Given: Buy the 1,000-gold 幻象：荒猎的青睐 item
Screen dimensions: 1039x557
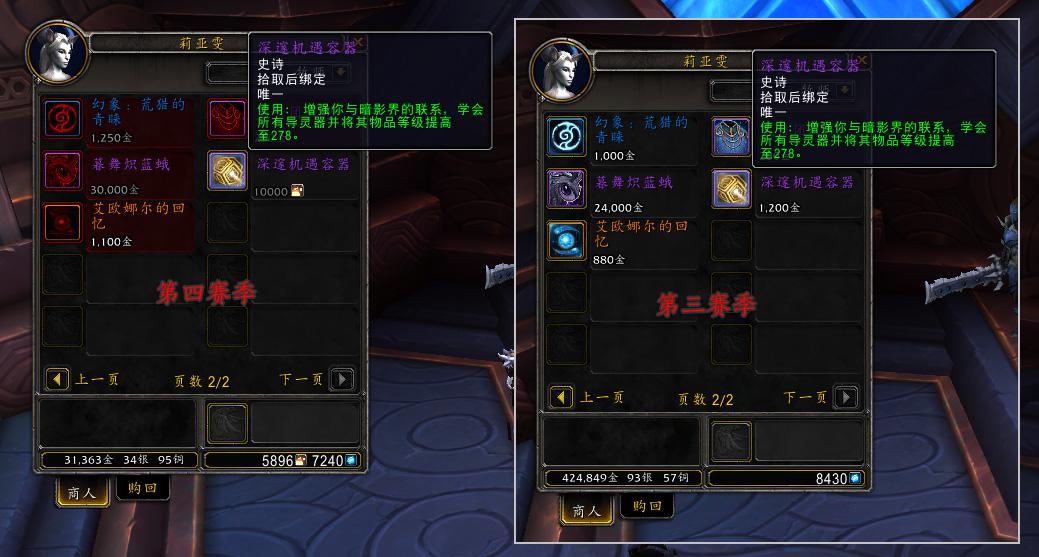Looking at the screenshot, I should click(566, 137).
